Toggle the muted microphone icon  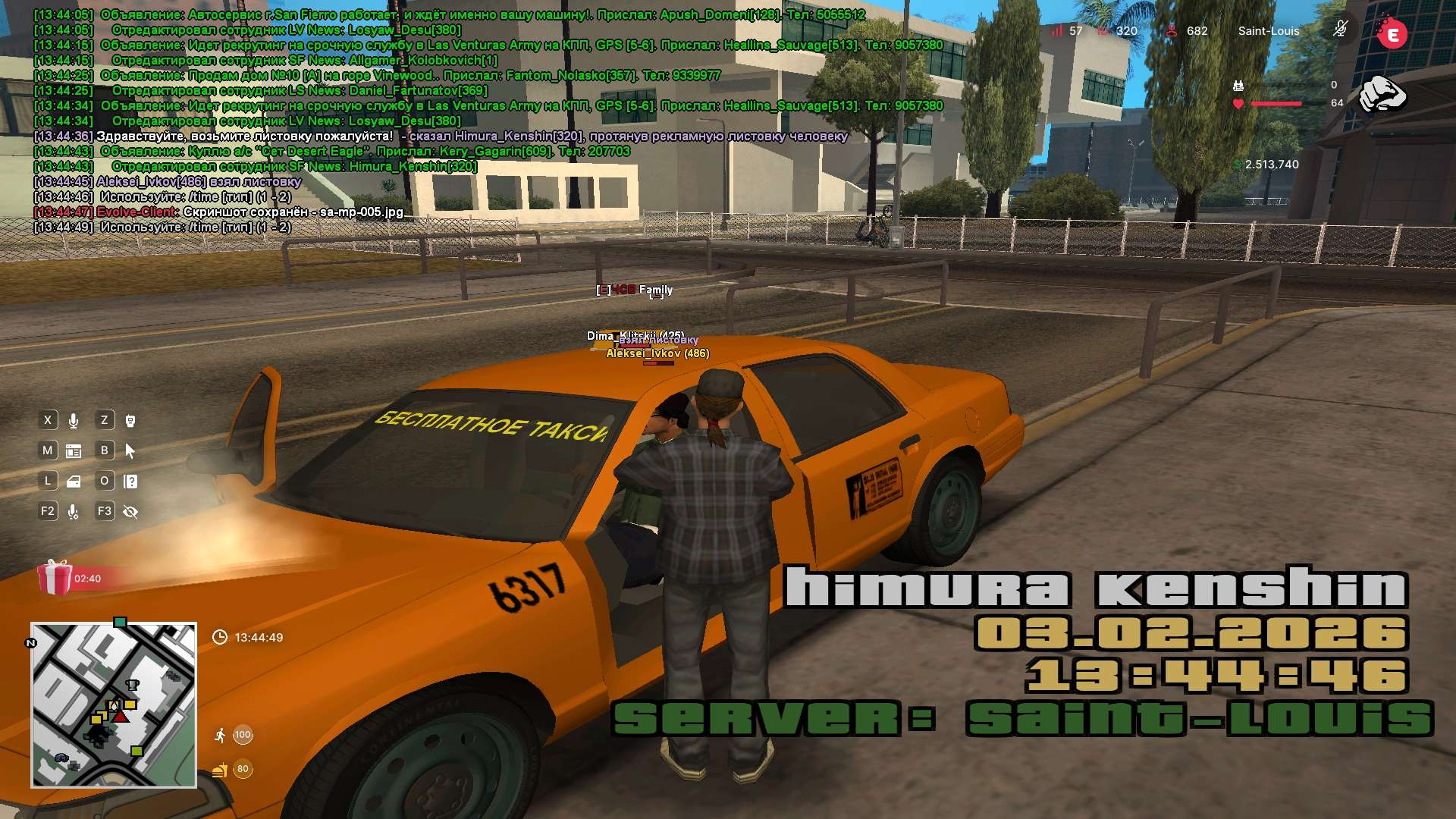coord(1340,30)
